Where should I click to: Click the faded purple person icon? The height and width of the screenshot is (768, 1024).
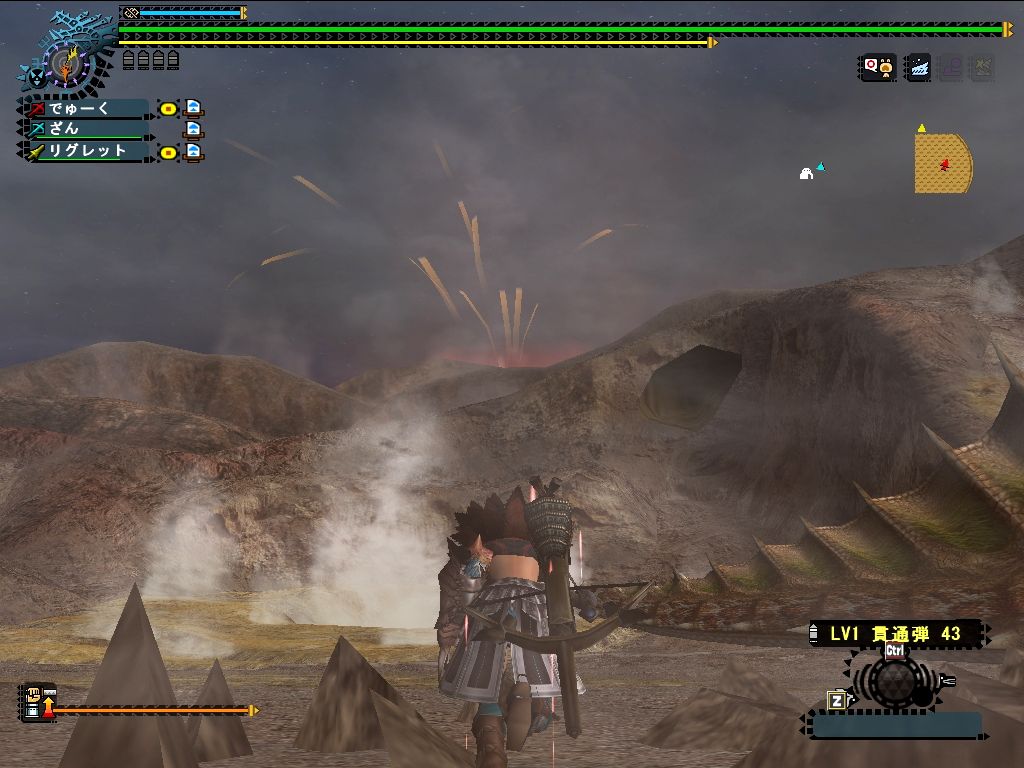click(x=950, y=67)
